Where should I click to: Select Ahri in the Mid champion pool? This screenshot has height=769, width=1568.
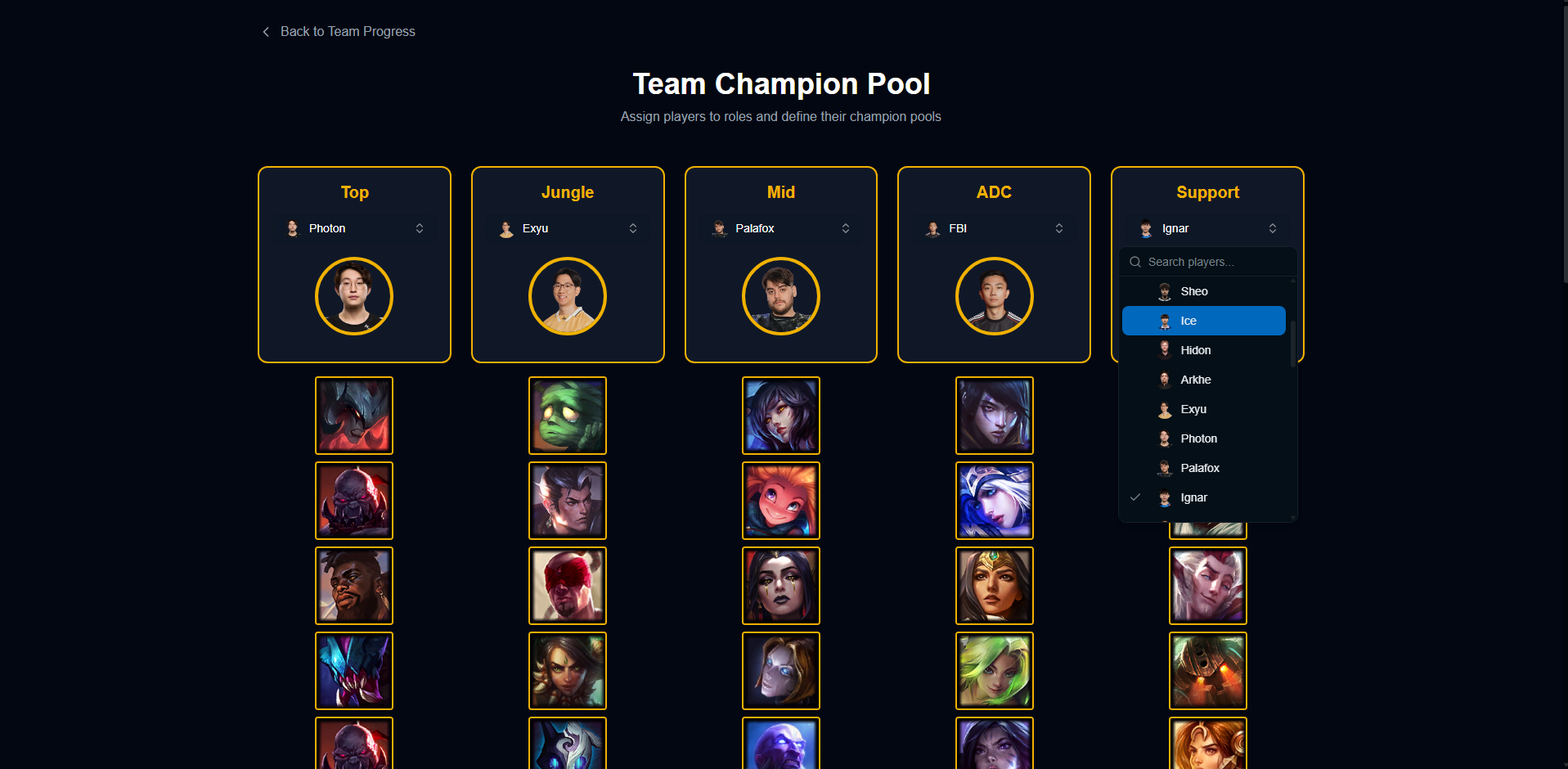(781, 416)
